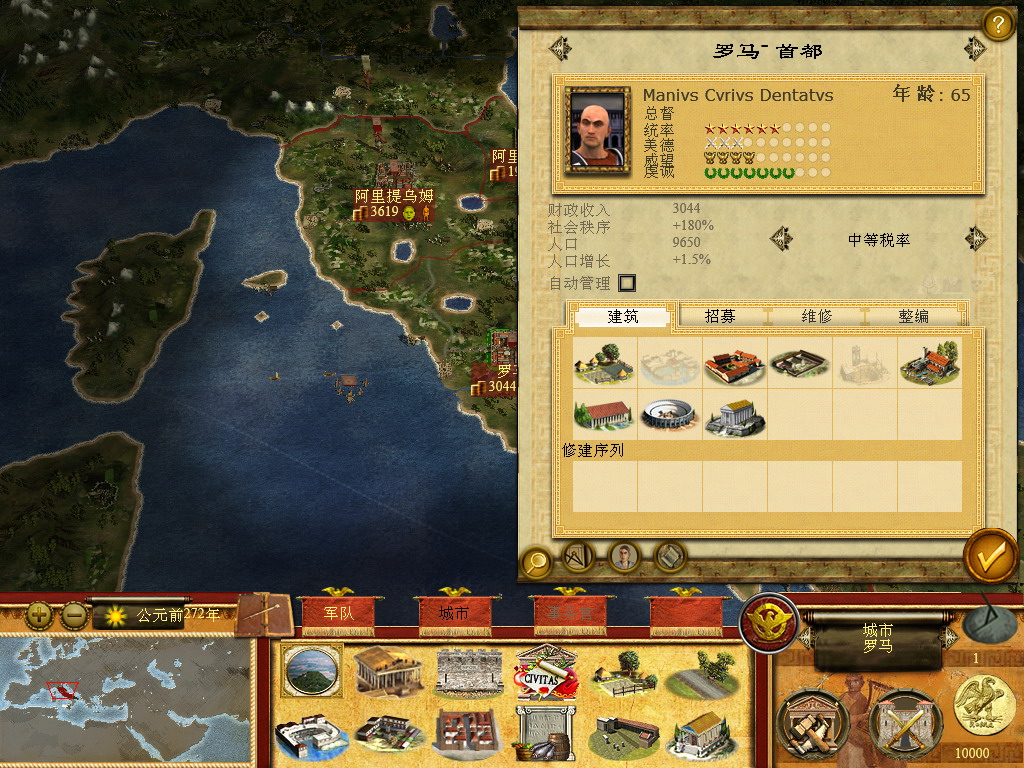1024x768 pixels.
Task: Toggle the 自动管理 auto-manage checkbox
Action: 627,283
